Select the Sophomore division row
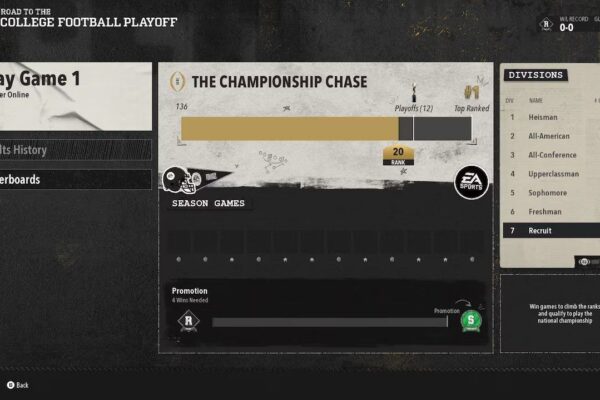 tap(551, 193)
